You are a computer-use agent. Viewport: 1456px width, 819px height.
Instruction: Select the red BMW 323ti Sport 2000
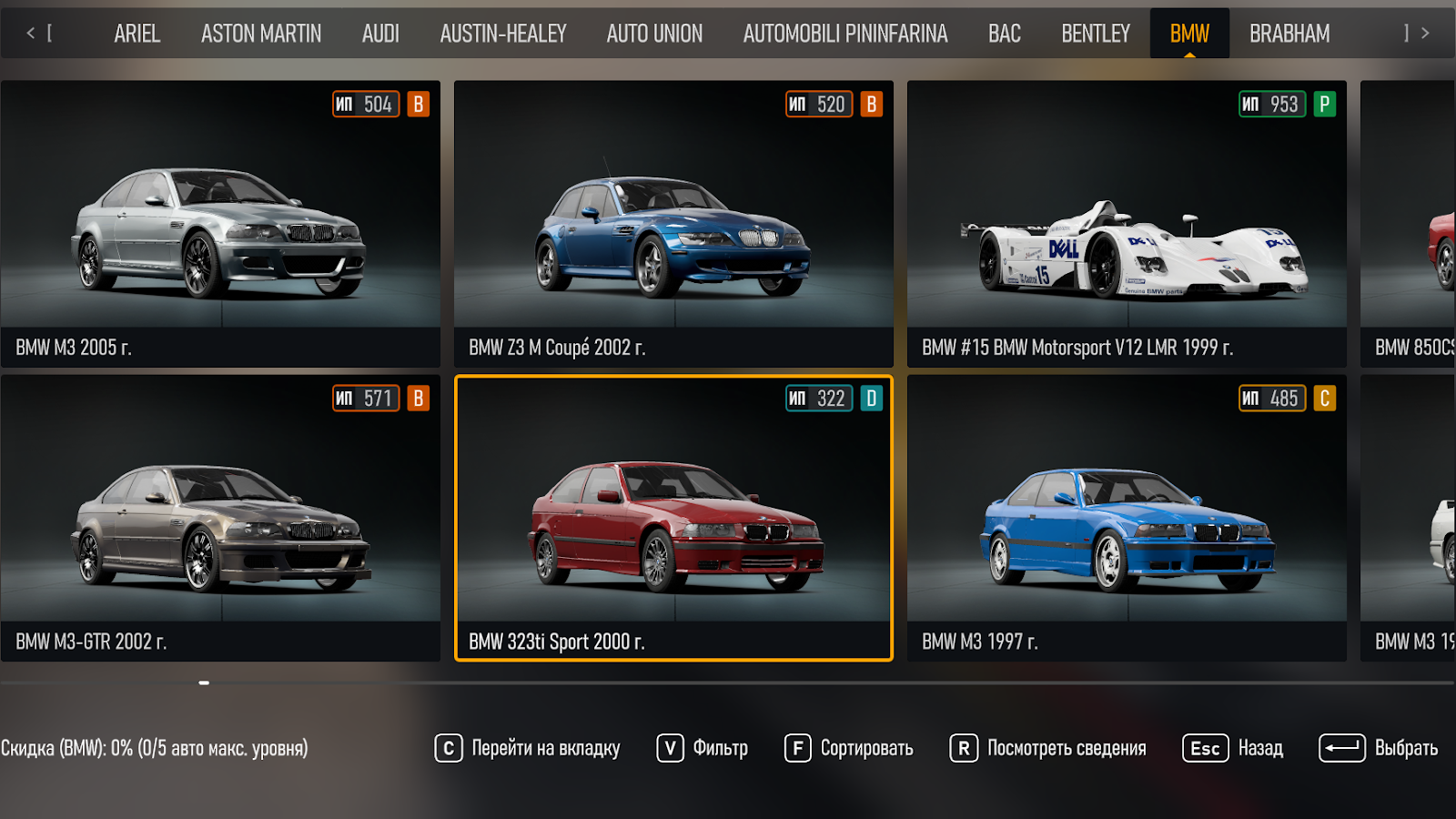673,519
